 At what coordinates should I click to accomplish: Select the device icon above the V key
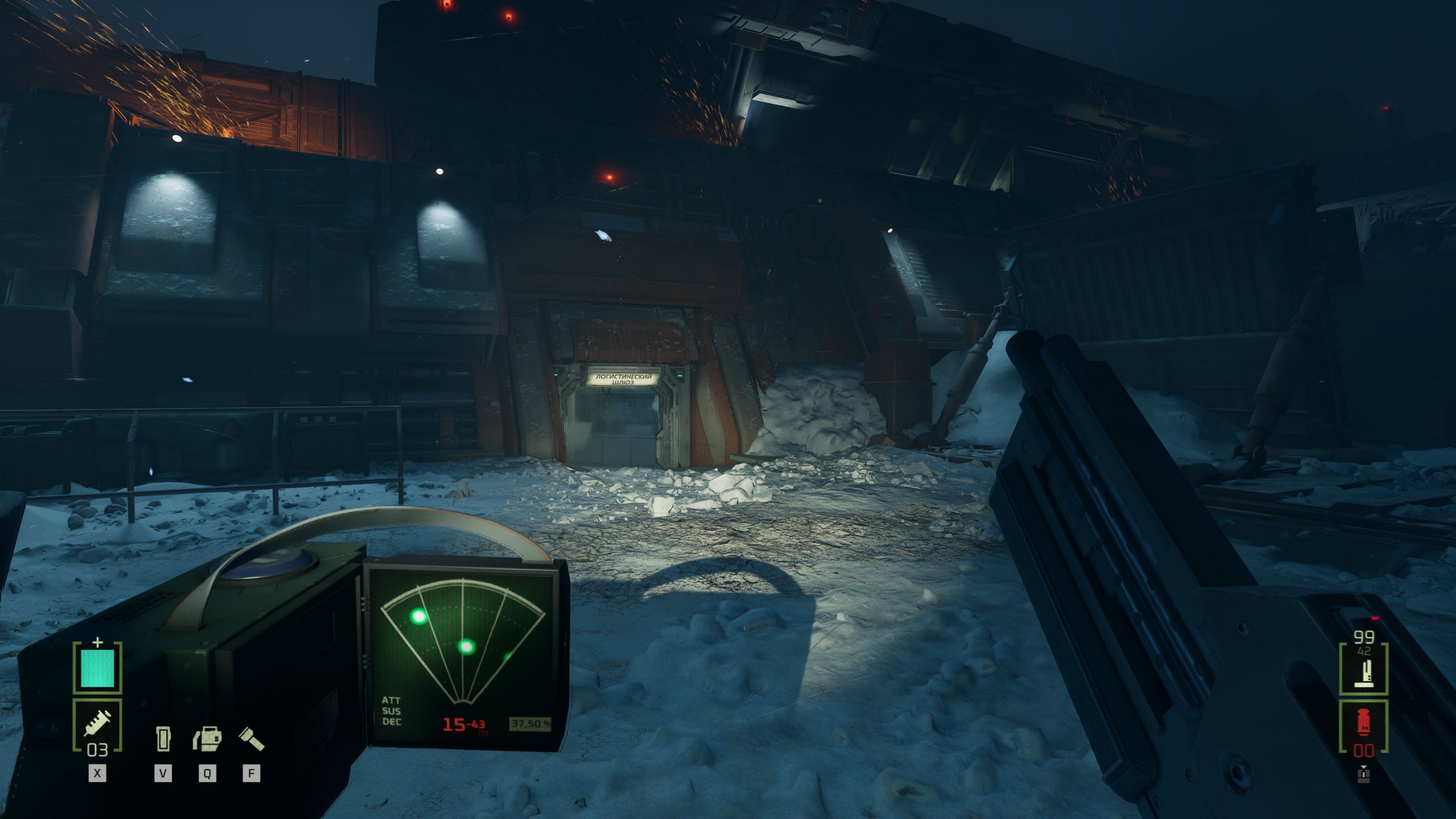coord(163,739)
